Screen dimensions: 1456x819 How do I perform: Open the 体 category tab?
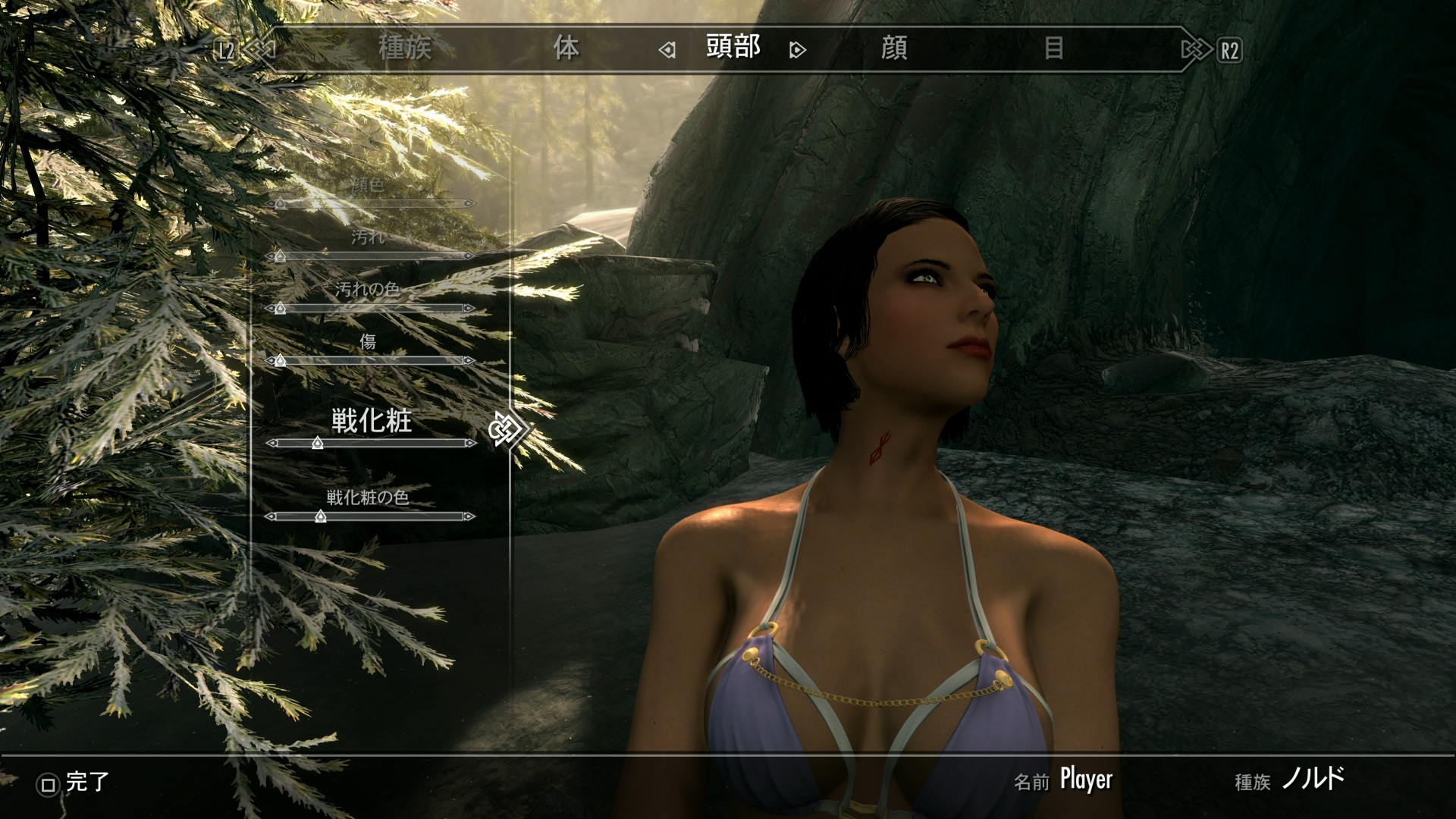tap(566, 49)
